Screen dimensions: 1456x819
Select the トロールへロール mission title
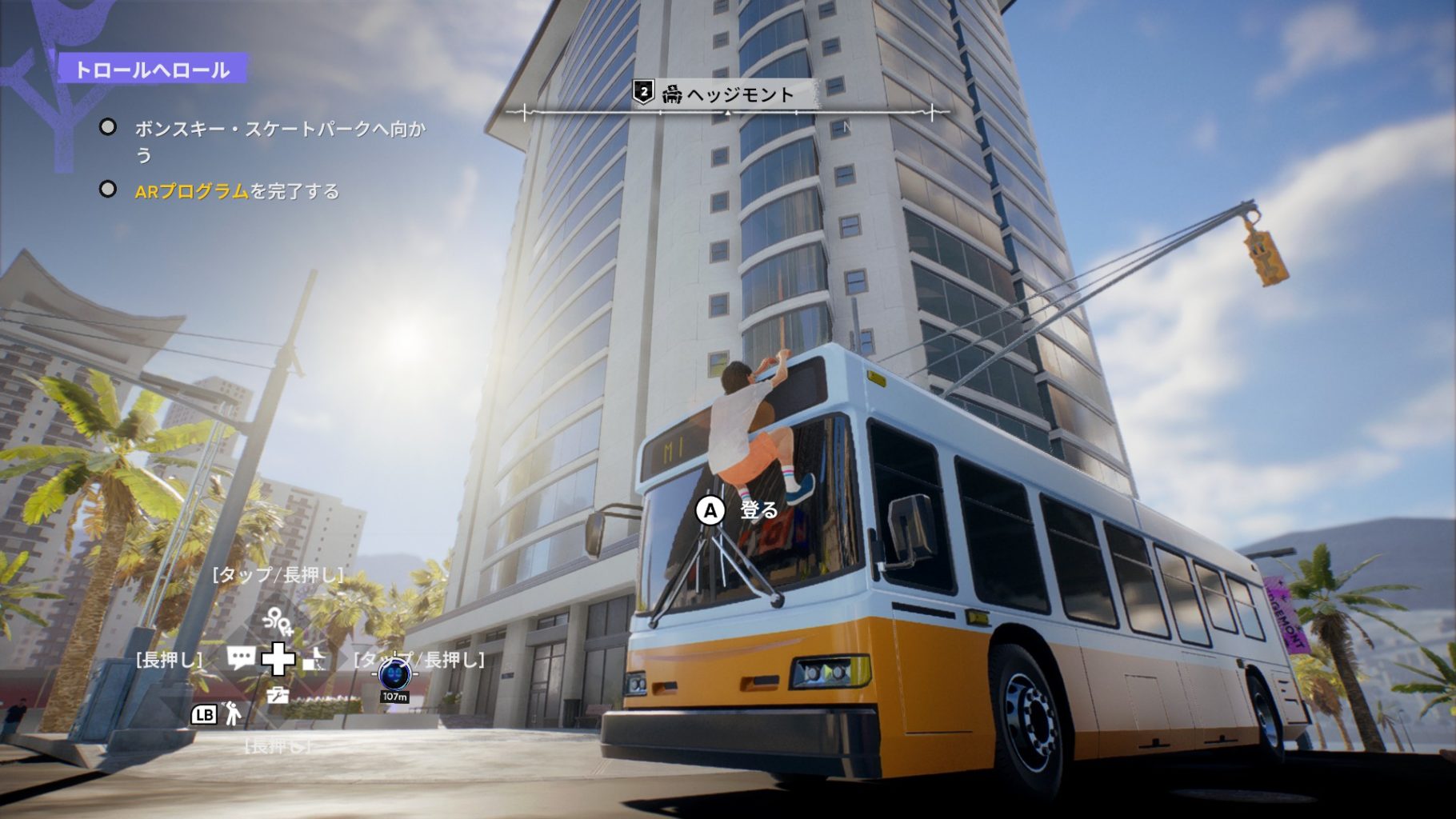click(152, 70)
